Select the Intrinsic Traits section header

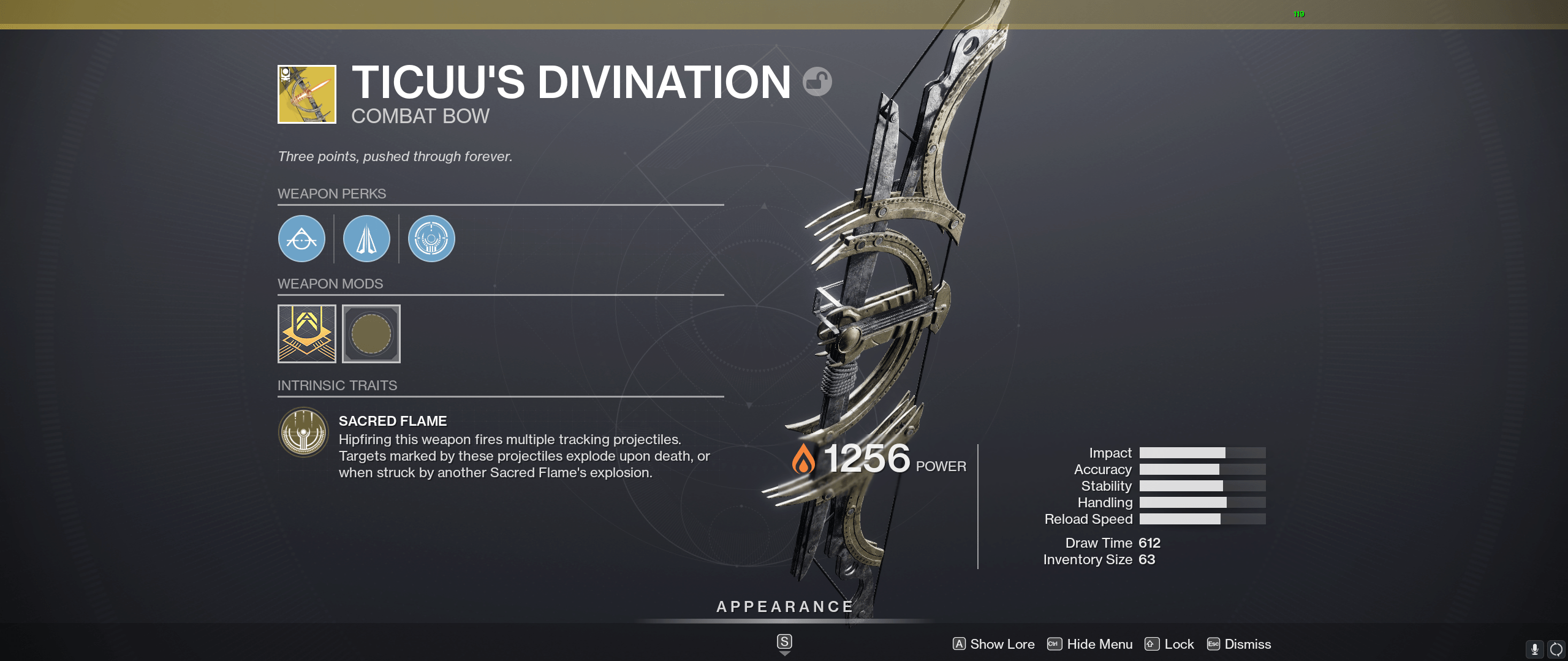[x=338, y=385]
